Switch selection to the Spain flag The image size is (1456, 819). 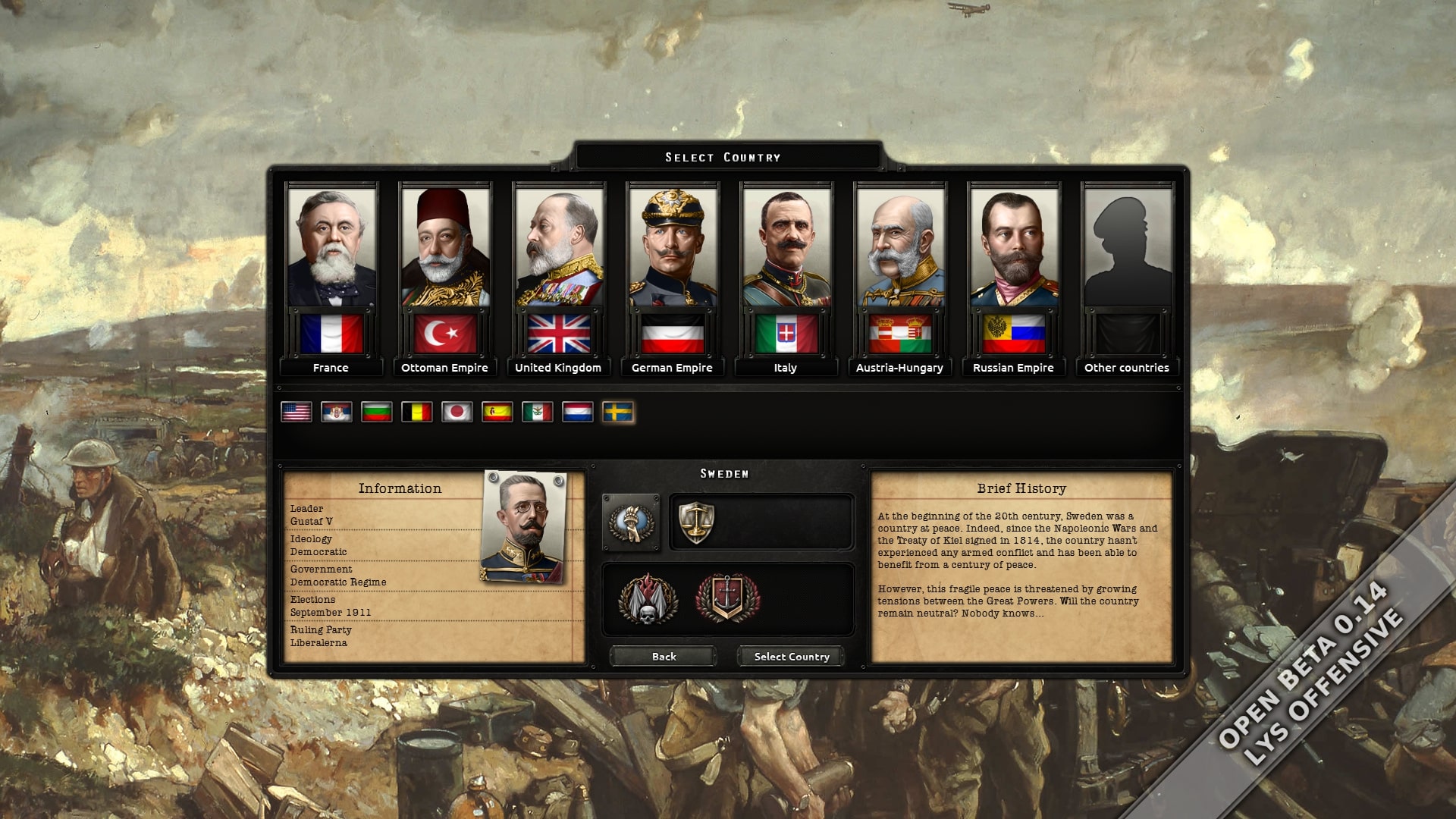click(499, 413)
